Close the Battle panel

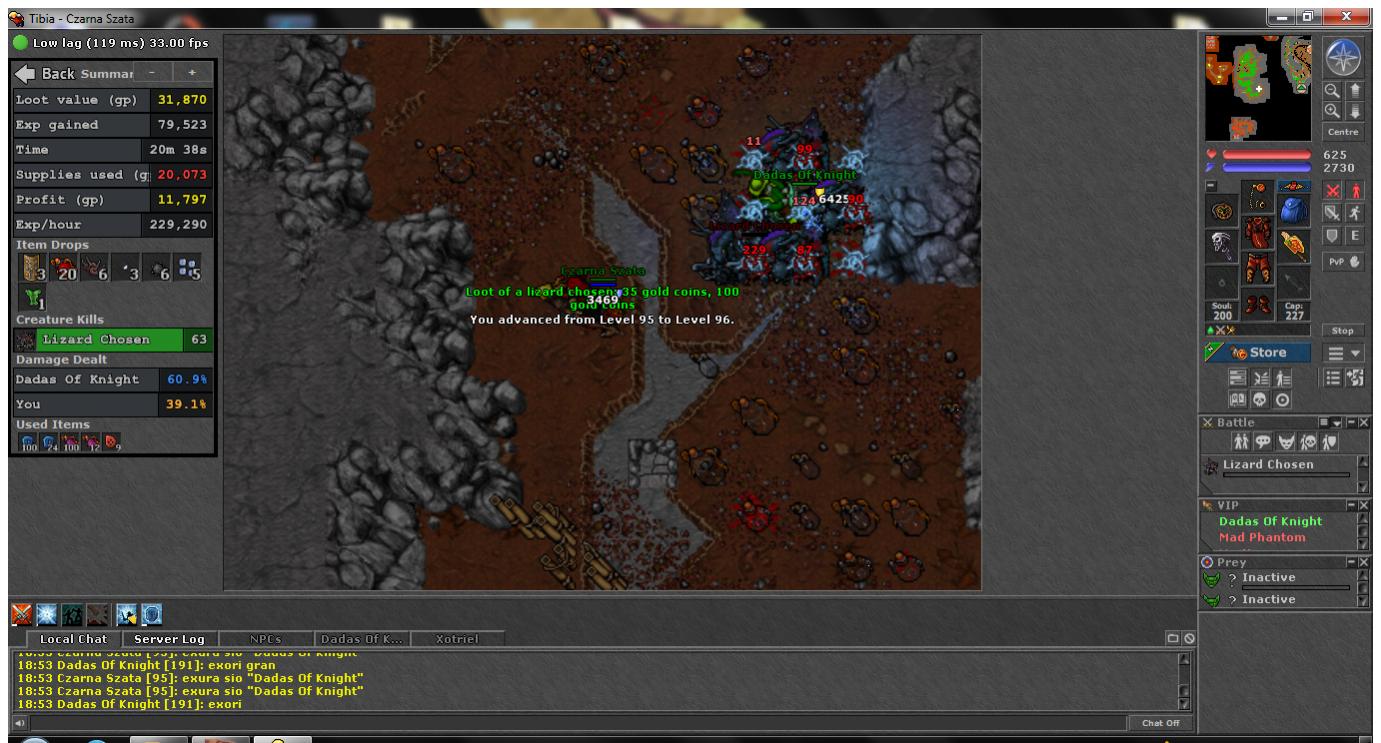click(1362, 423)
